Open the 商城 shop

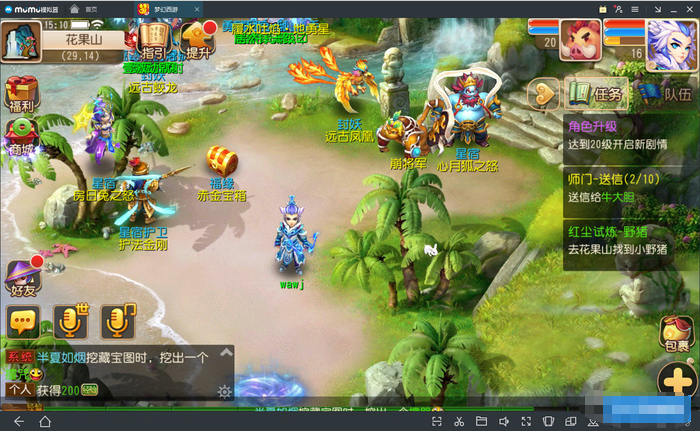click(21, 138)
